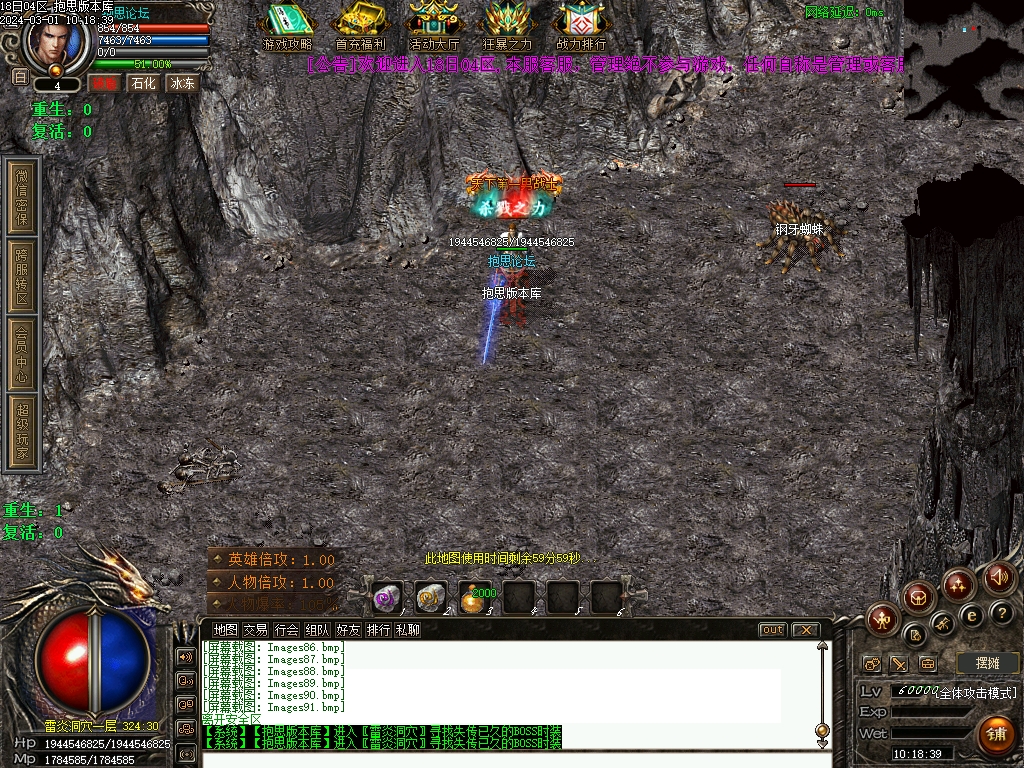Click the minimap in the corner
The width and height of the screenshot is (1024, 768).
962,60
